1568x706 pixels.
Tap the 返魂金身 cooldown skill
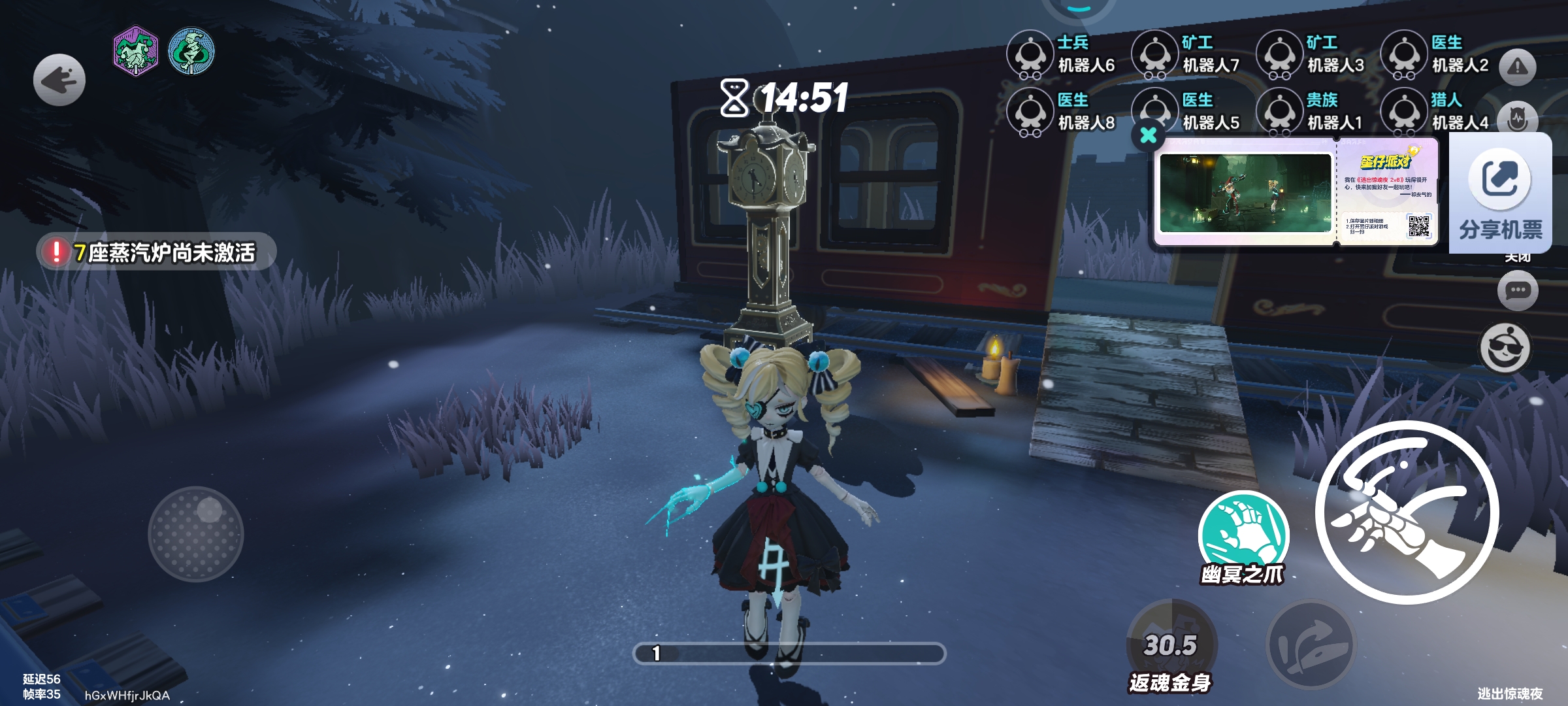[x=1171, y=644]
